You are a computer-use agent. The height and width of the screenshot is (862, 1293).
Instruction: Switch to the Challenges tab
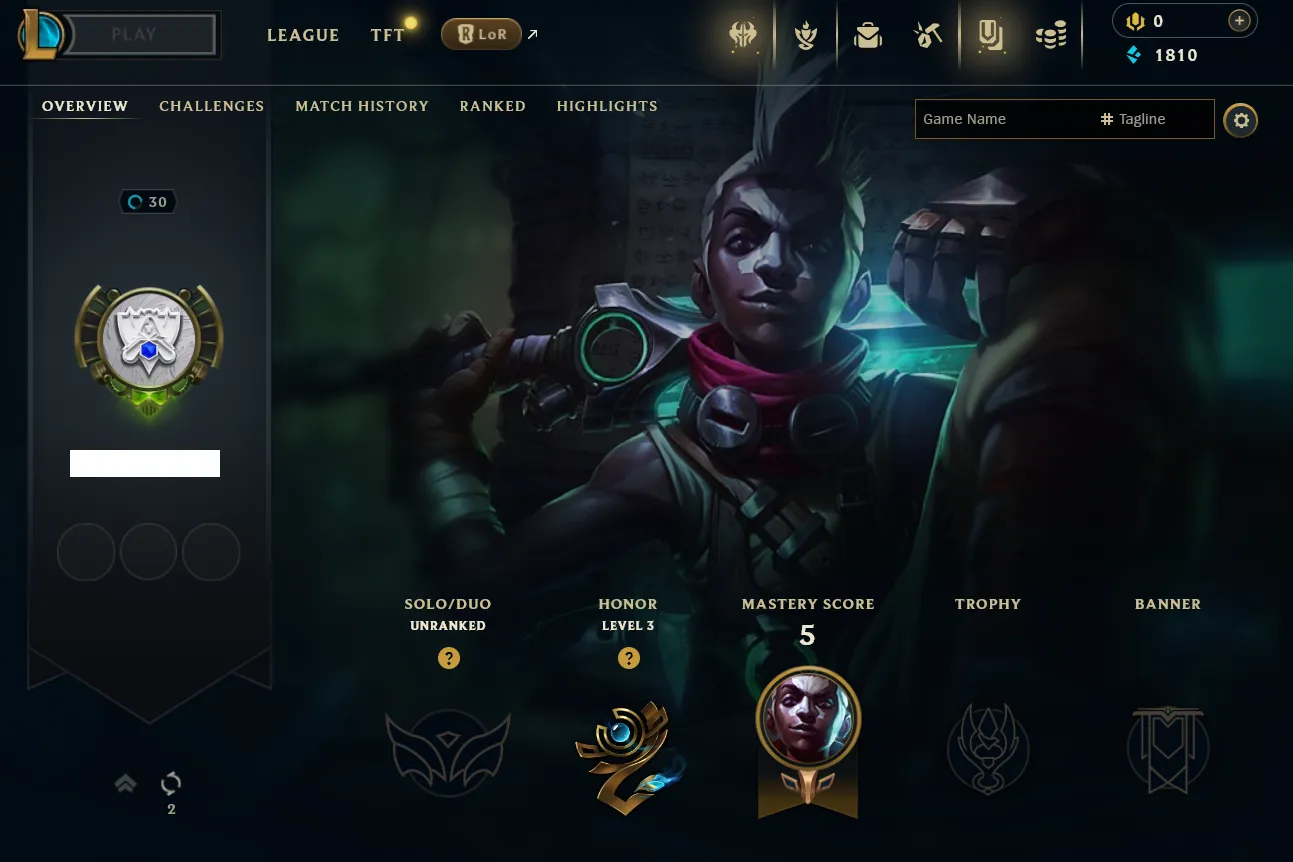tap(211, 106)
